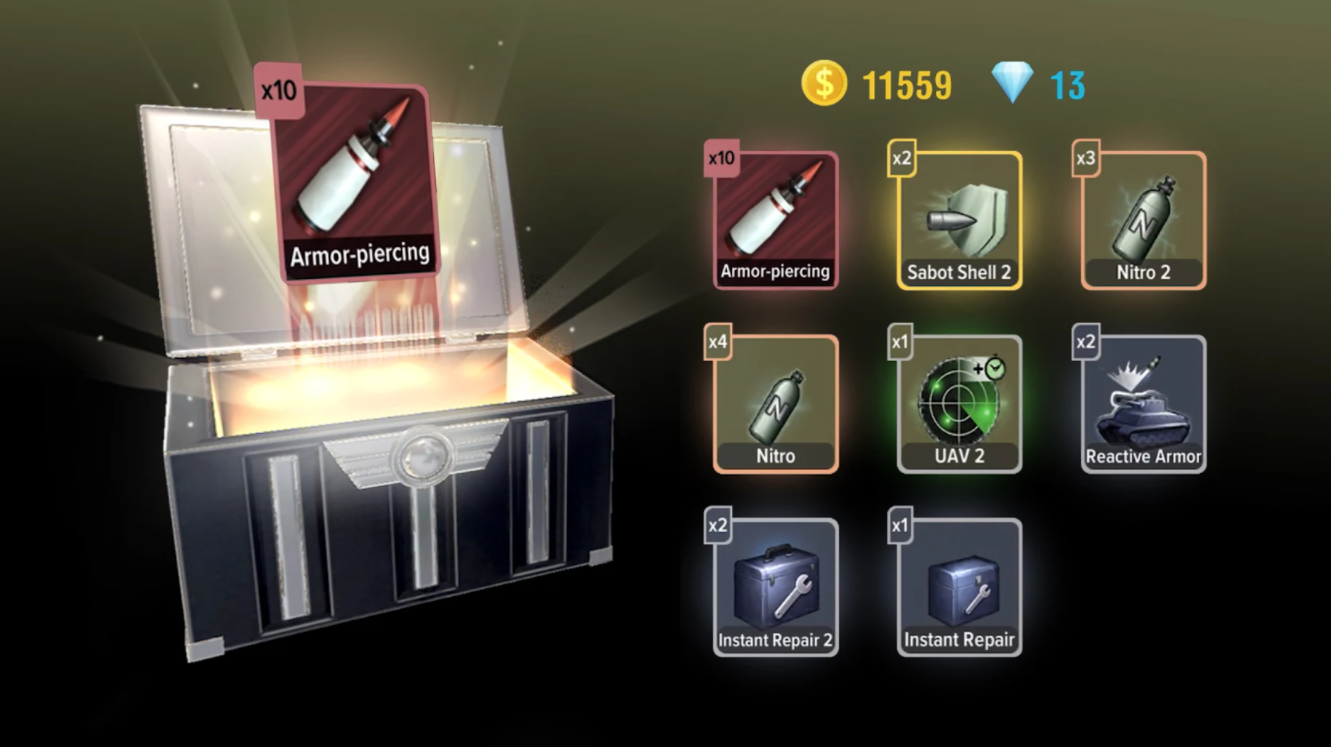Click the x1 Instant Repair card
Image resolution: width=1331 pixels, height=747 pixels.
click(x=959, y=588)
